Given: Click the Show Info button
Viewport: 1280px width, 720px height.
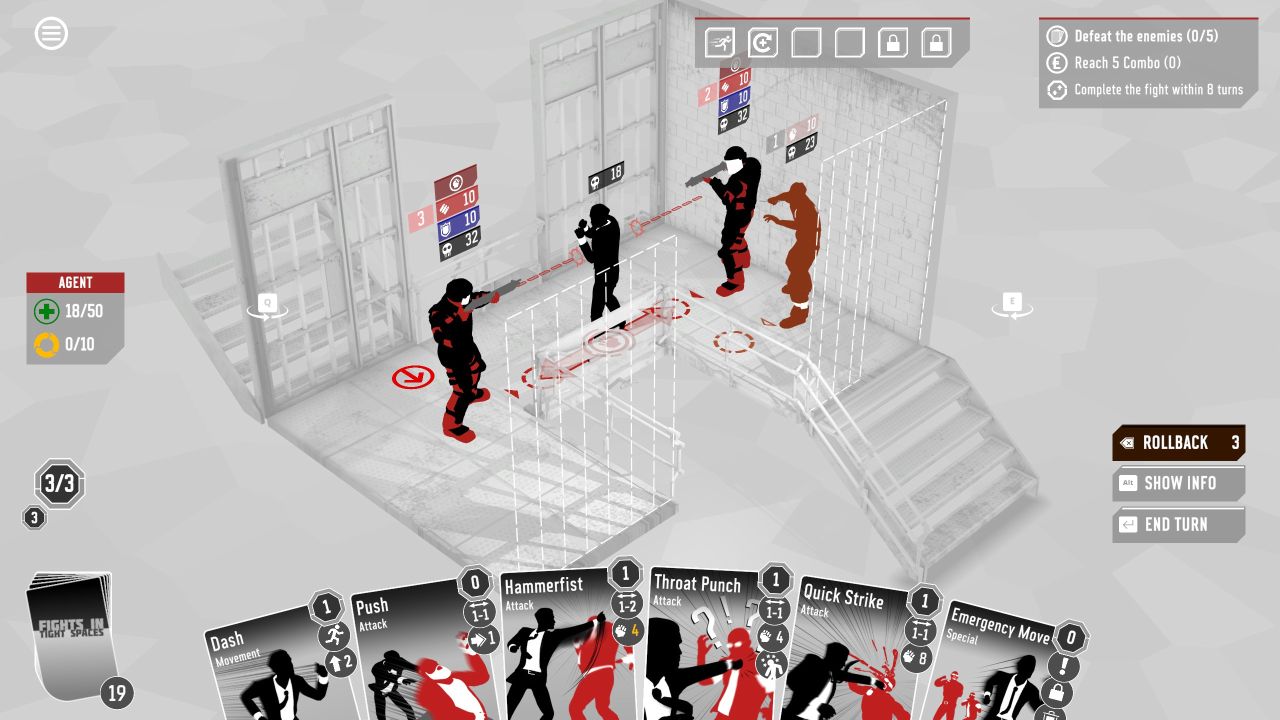Looking at the screenshot, I should coord(1178,483).
